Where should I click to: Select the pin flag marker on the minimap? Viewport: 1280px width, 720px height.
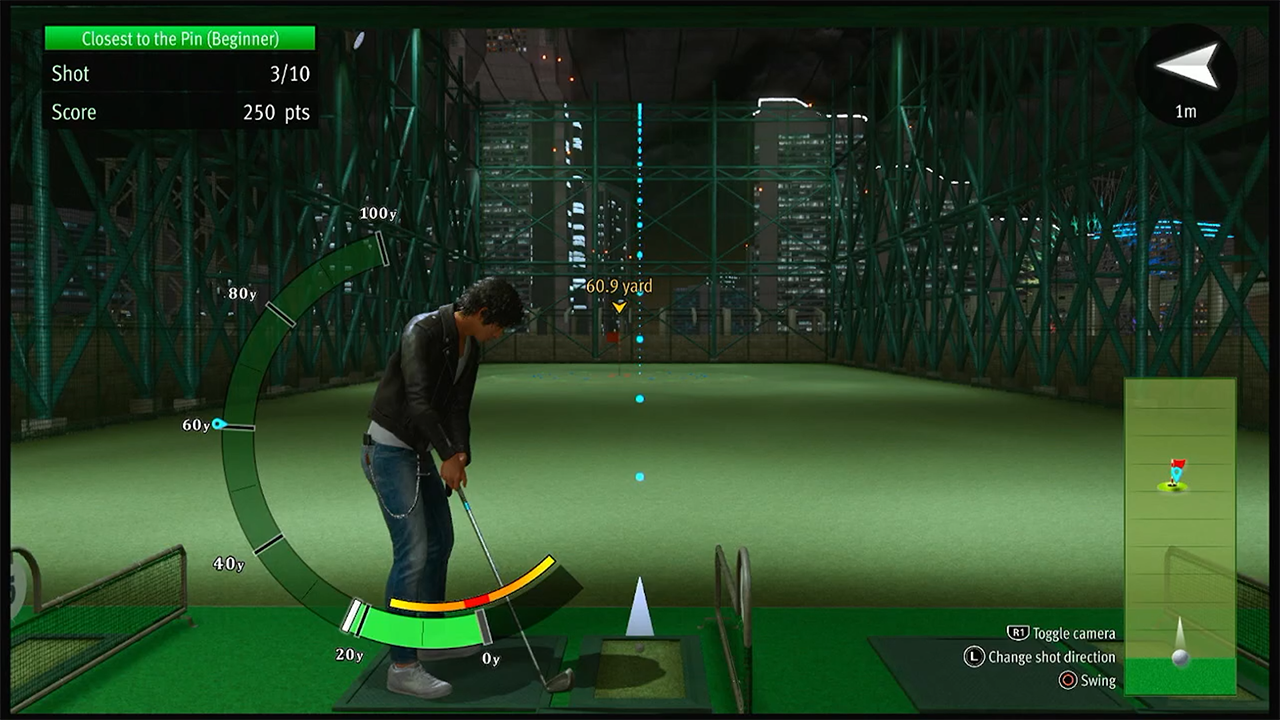coord(1177,472)
